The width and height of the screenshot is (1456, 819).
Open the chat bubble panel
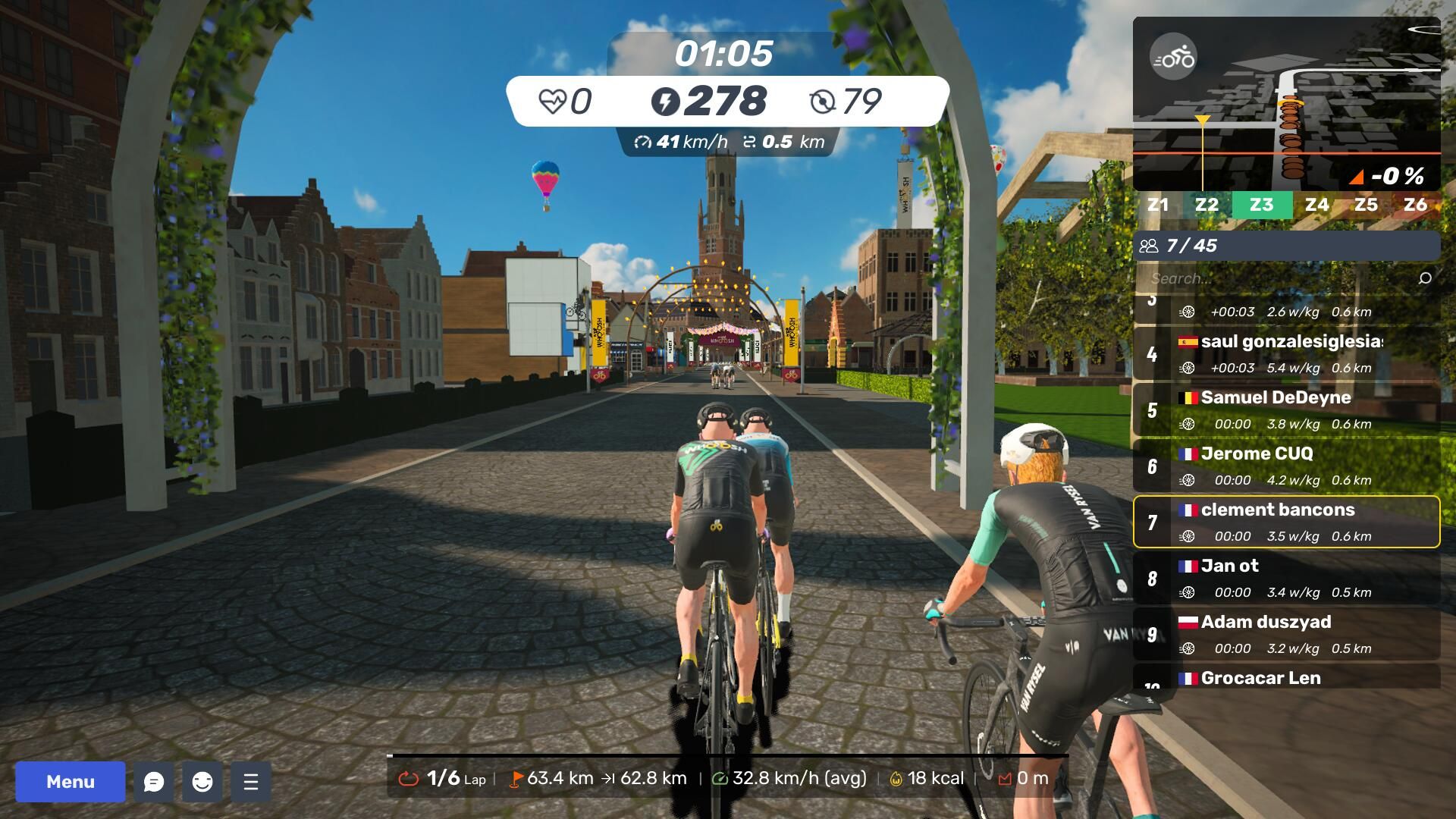[154, 782]
